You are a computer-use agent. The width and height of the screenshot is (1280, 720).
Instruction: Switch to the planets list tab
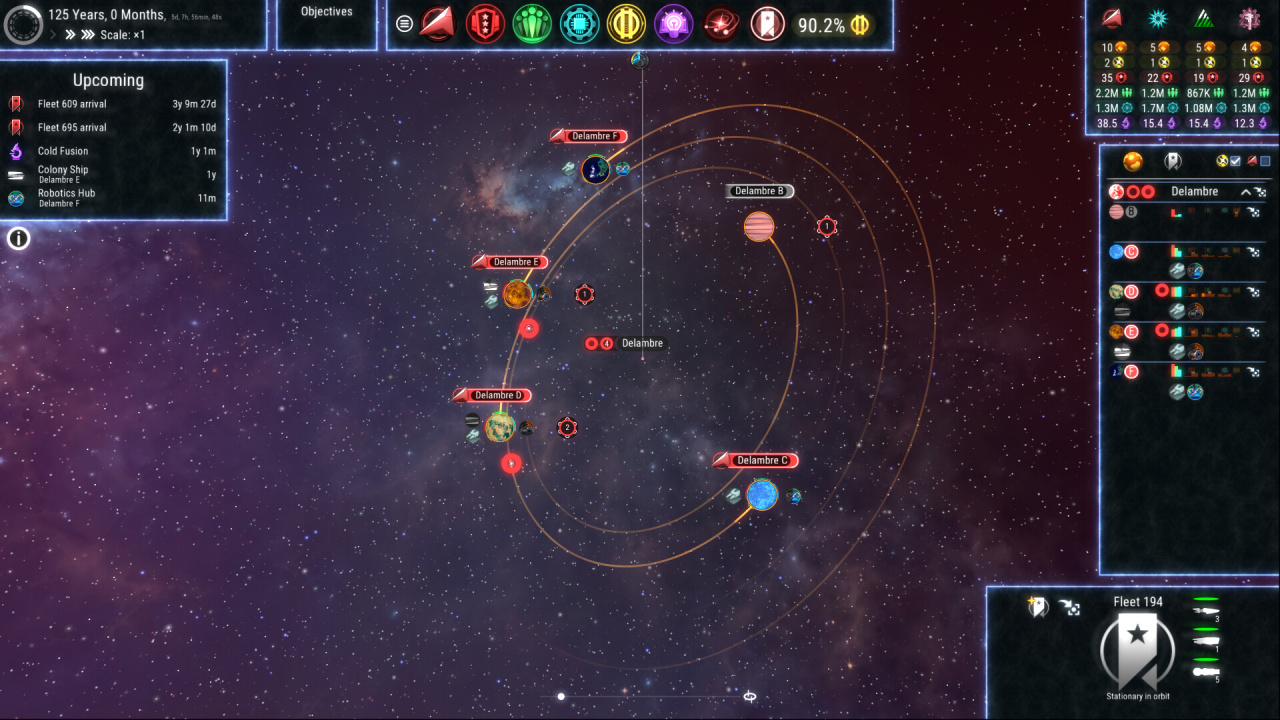[x=1133, y=161]
